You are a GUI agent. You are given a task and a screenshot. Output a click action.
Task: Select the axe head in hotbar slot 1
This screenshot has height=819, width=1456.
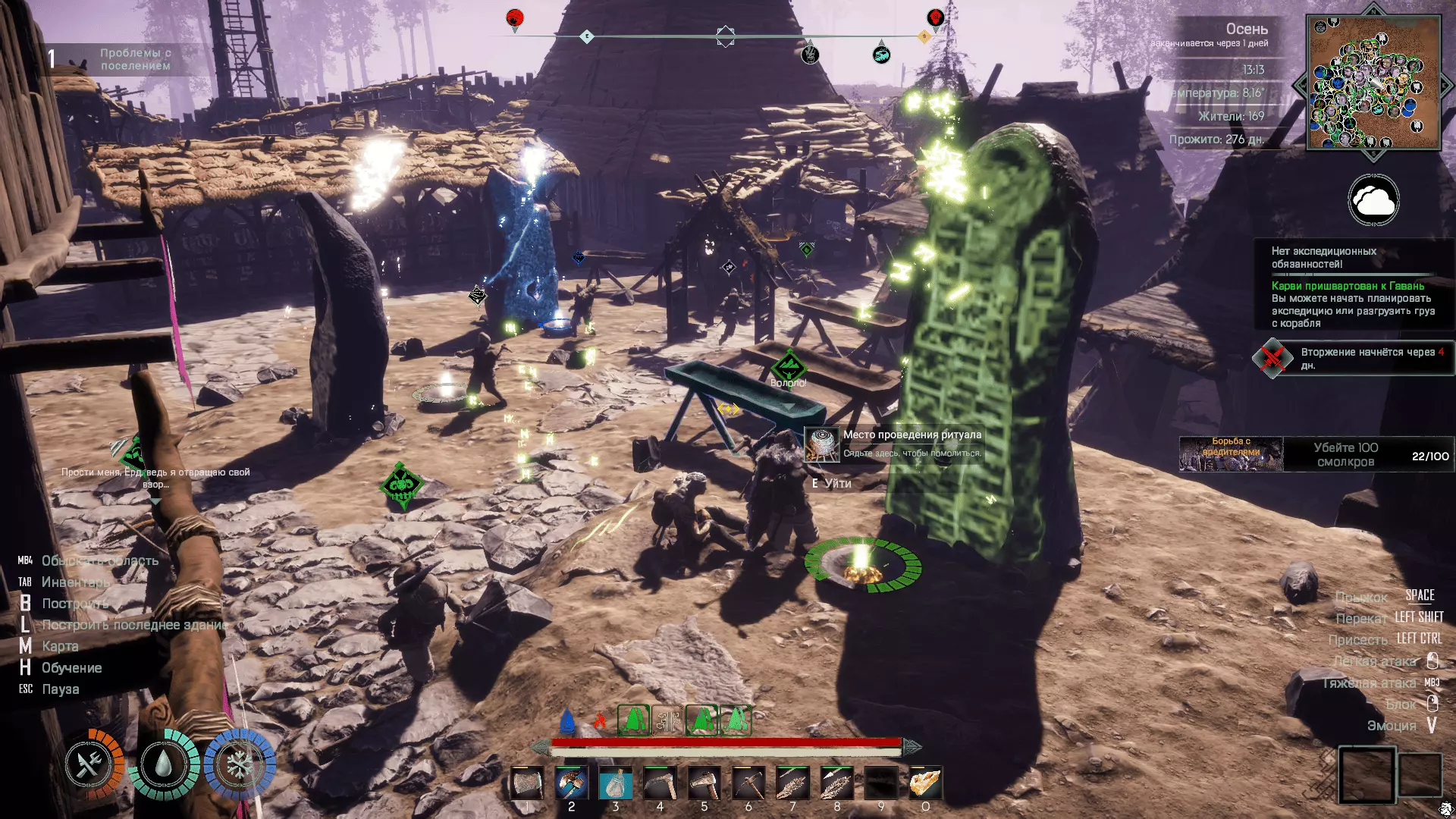527,783
